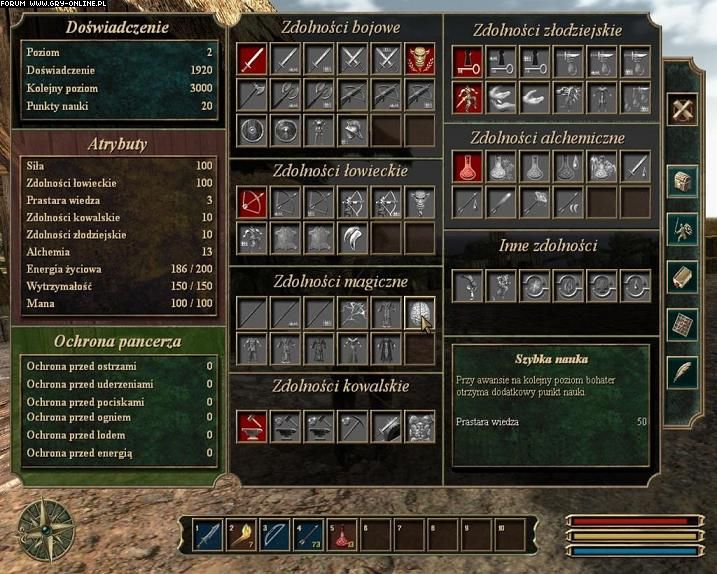Select the red potion alchemy skill

(x=467, y=167)
